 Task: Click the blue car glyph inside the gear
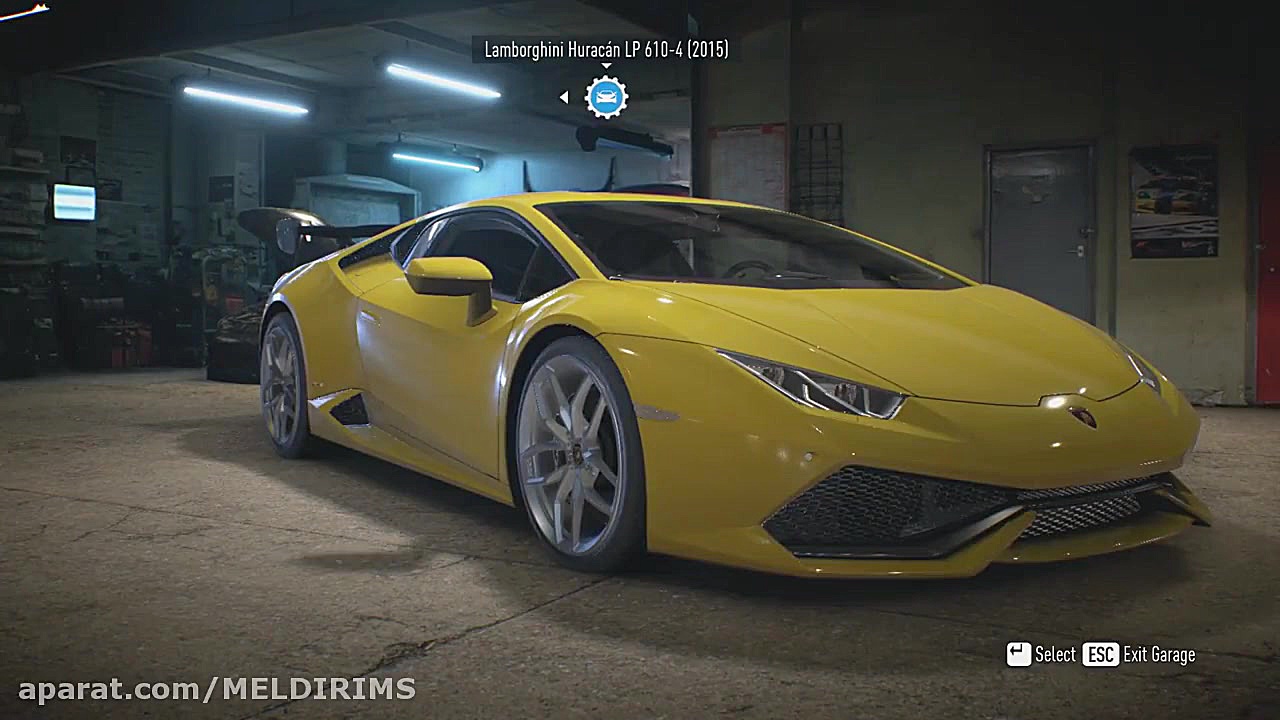[x=605, y=97]
